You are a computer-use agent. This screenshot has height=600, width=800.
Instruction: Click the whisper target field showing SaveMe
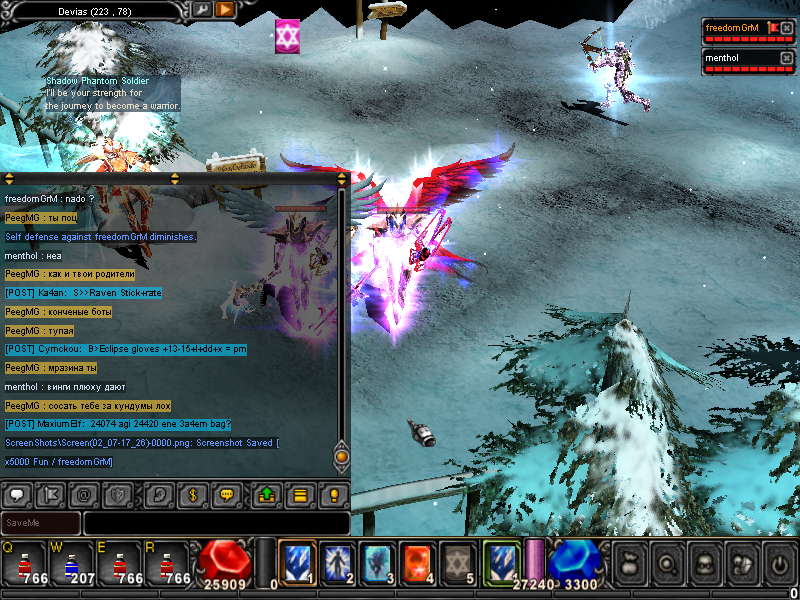click(41, 523)
